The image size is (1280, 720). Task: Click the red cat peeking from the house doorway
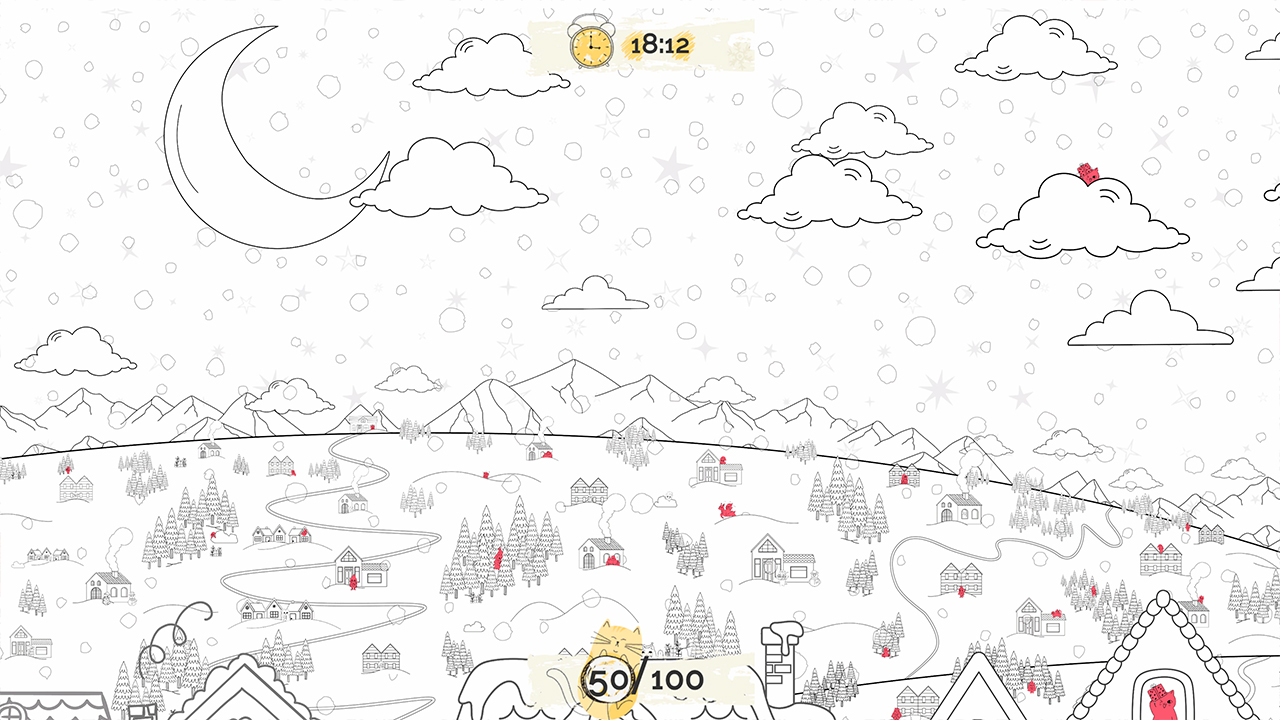pyautogui.click(x=352, y=582)
